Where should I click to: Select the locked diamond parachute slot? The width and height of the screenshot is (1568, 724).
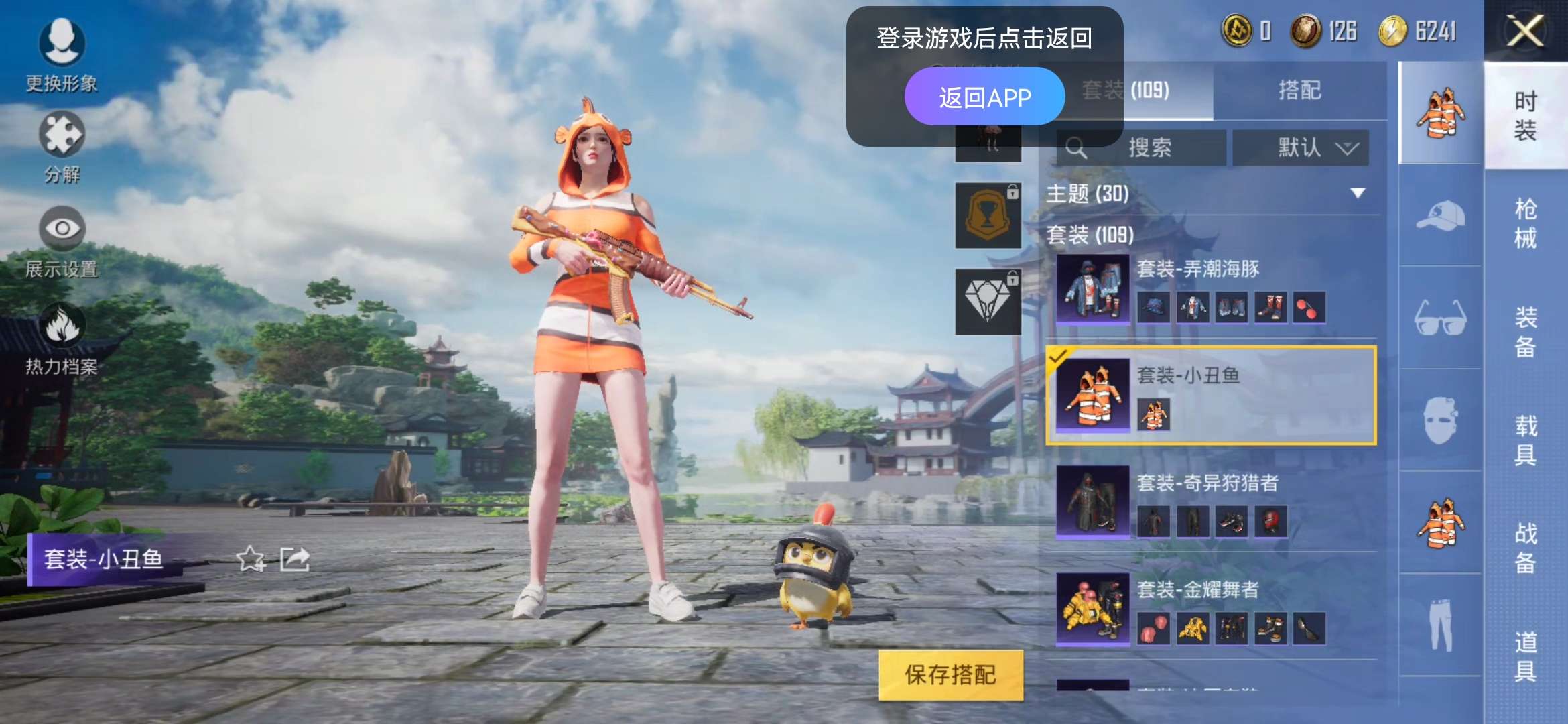click(987, 302)
